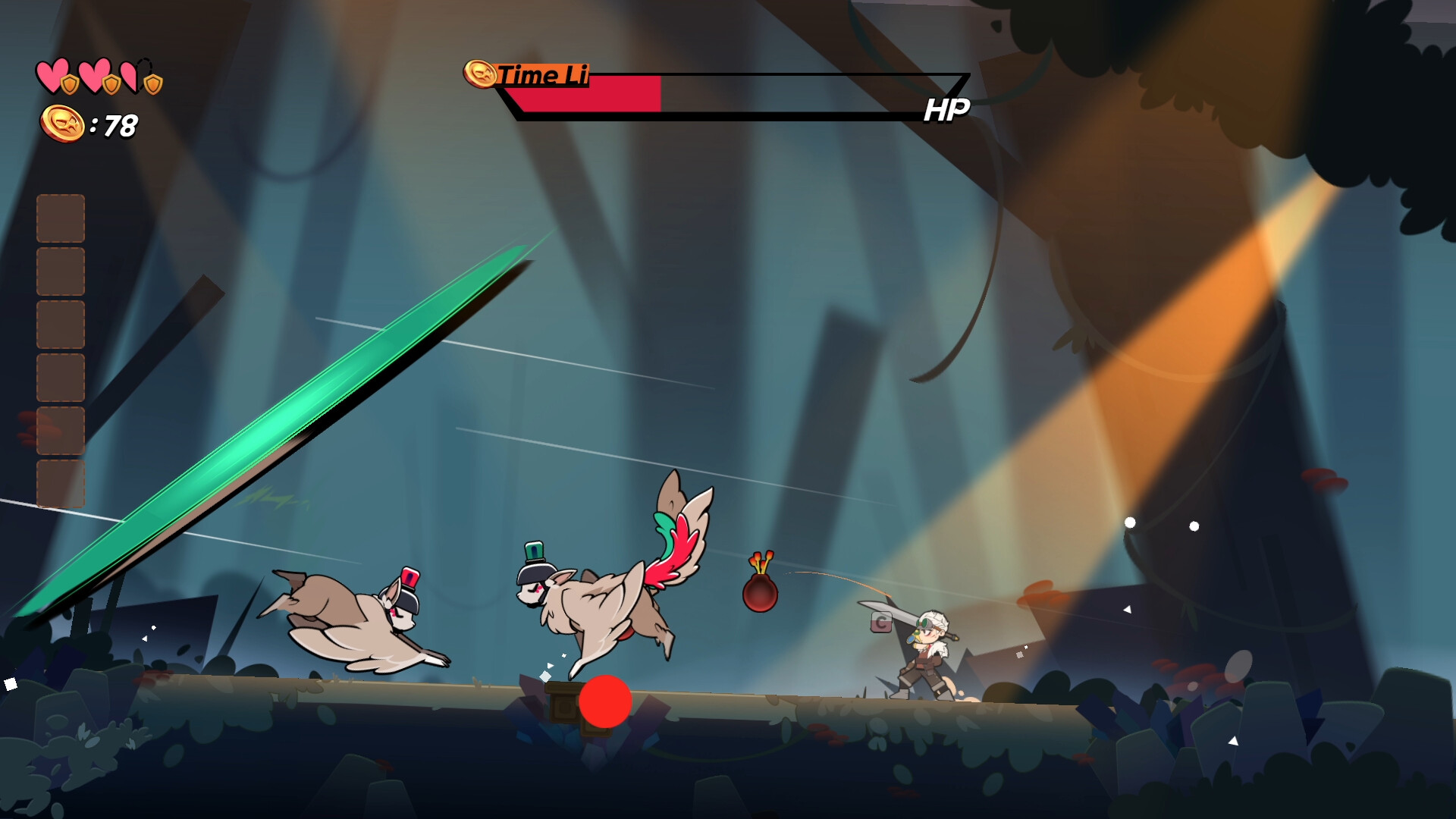Select the first pink heart icon

(53, 76)
